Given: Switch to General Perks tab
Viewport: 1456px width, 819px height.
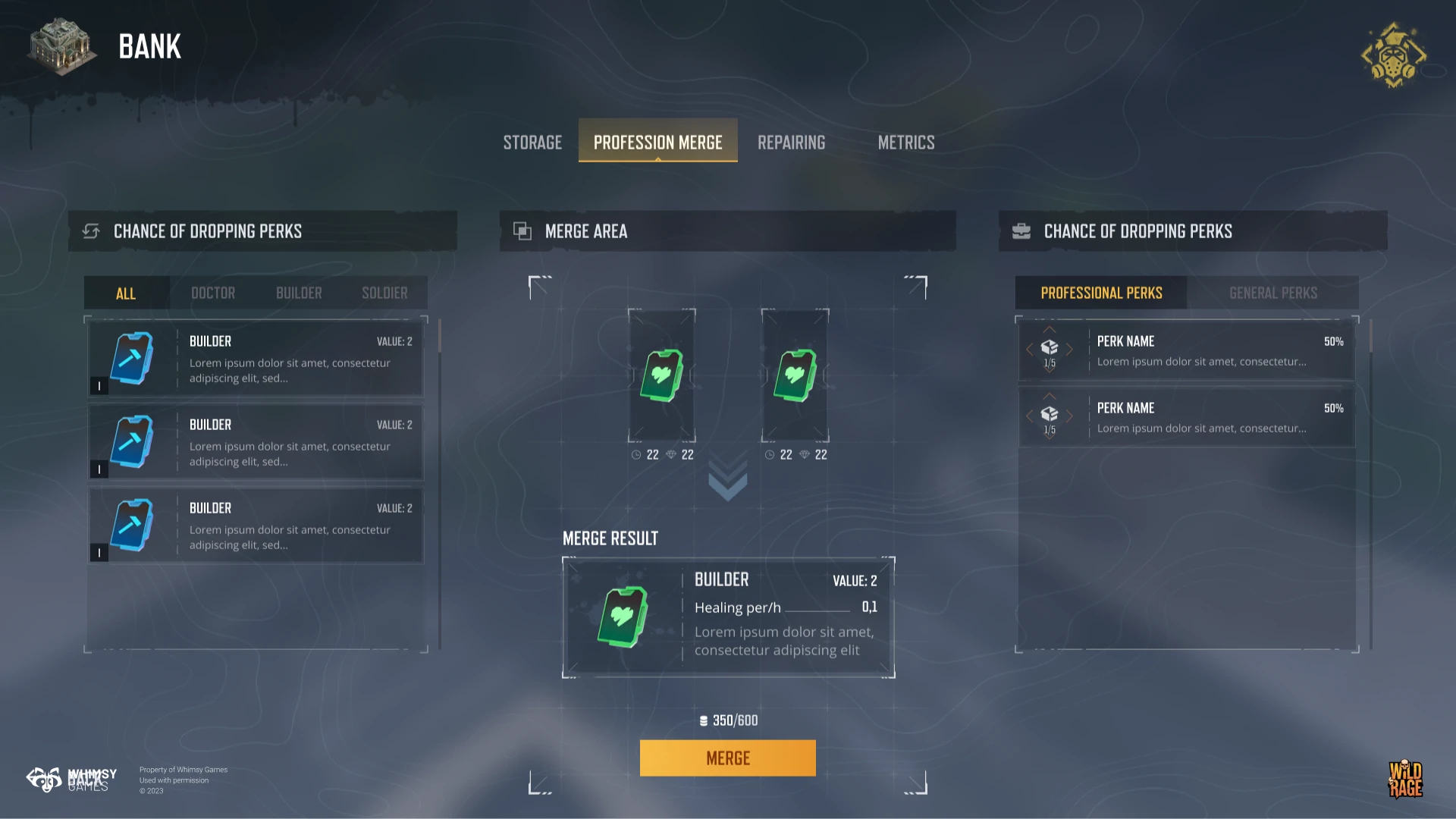Looking at the screenshot, I should click(1273, 293).
